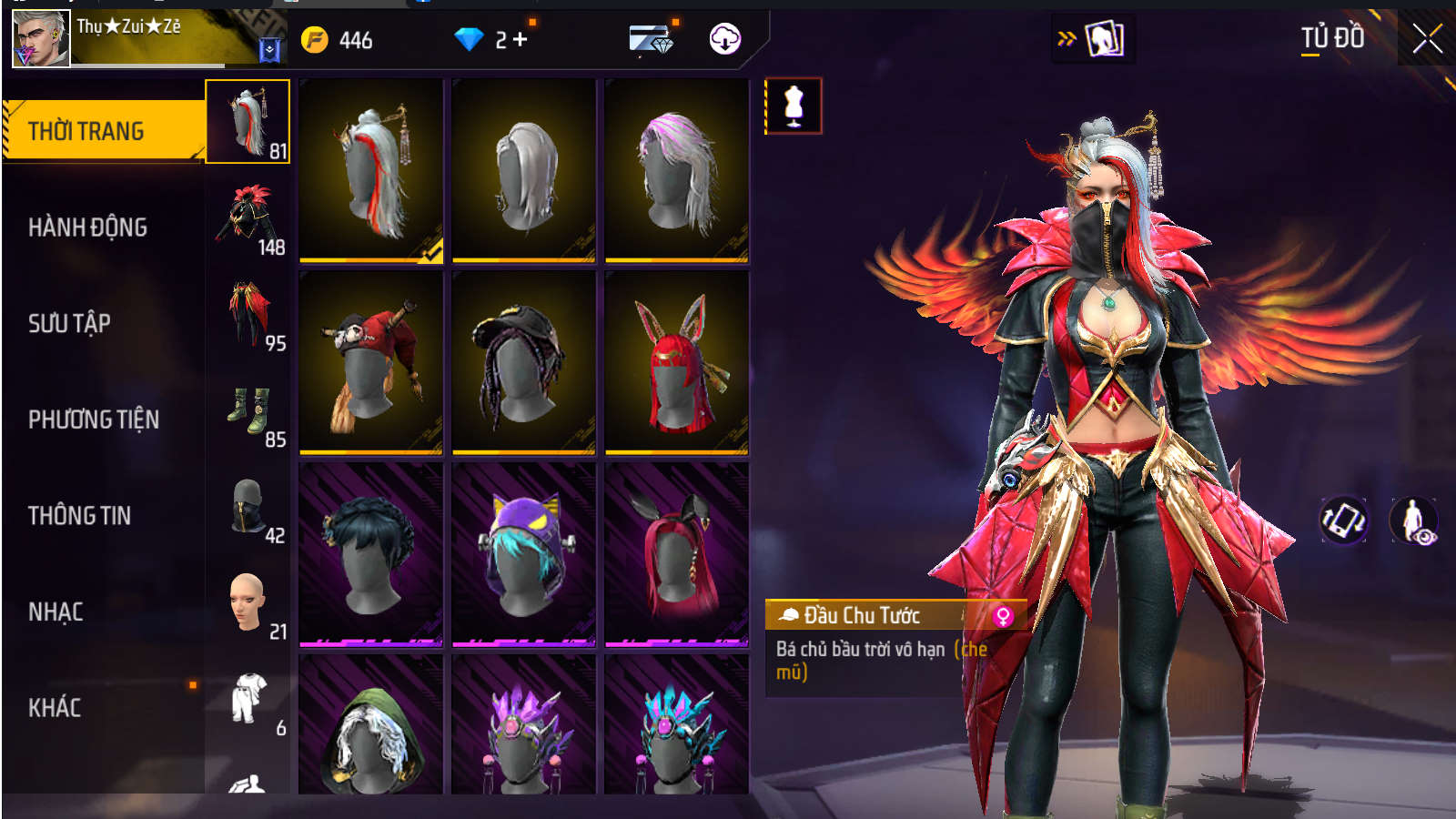Image resolution: width=1456 pixels, height=819 pixels.
Task: Open the Khác category
Action: [55, 708]
